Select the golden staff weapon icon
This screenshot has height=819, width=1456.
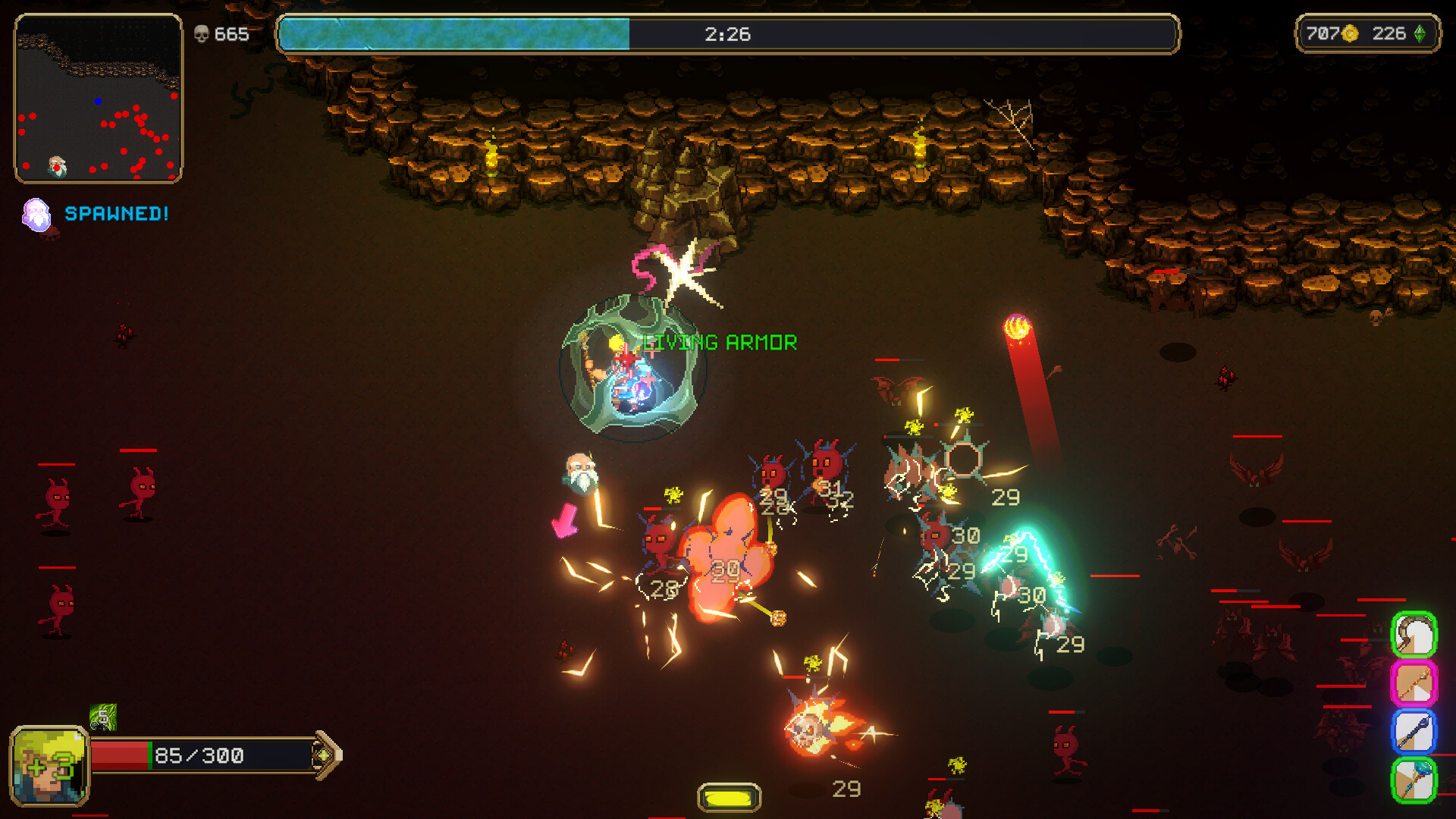(1414, 683)
